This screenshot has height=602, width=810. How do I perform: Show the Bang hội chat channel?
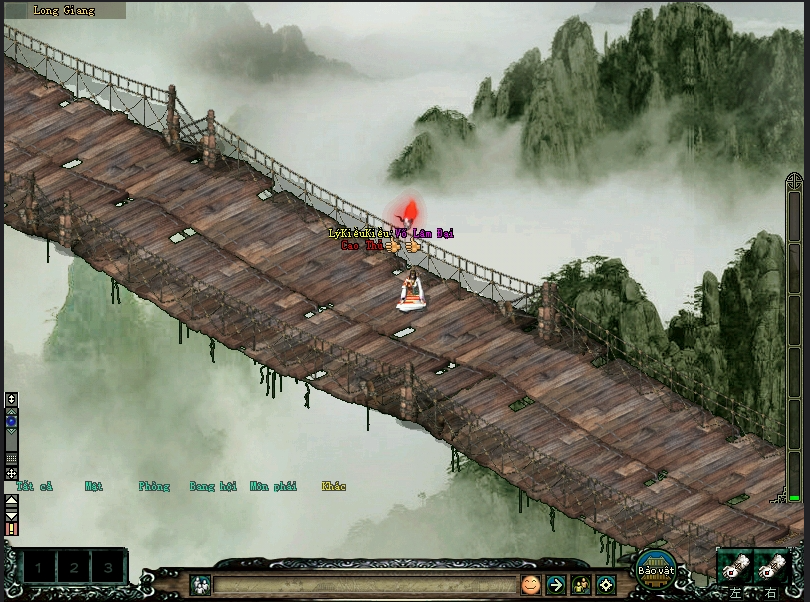(x=213, y=487)
